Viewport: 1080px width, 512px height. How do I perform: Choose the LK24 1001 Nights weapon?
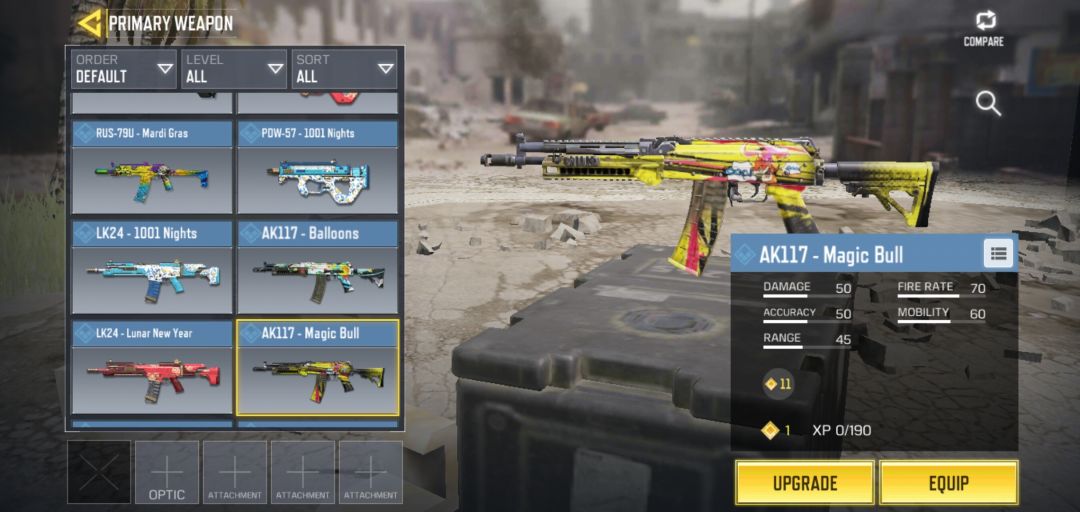152,268
